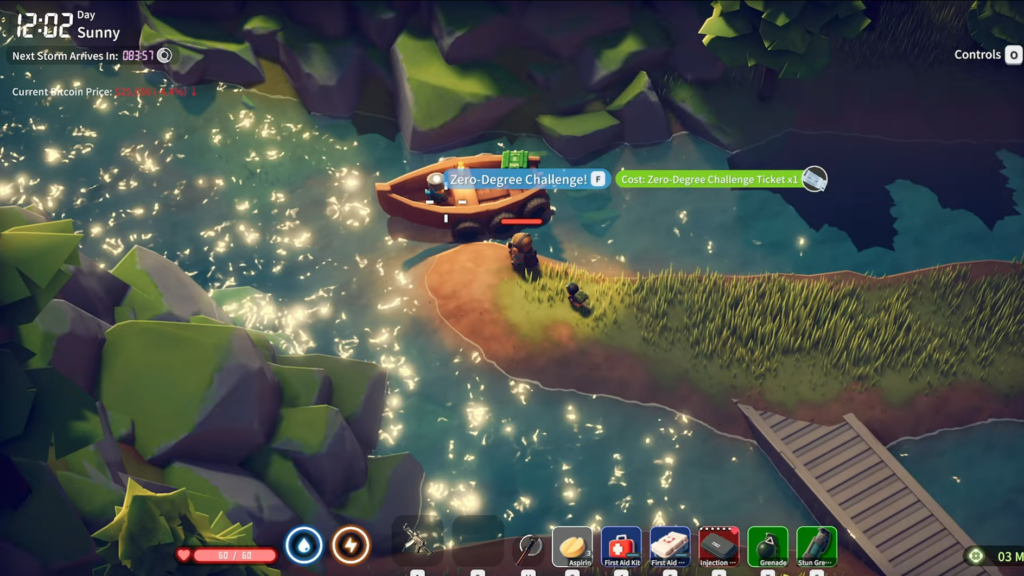Select the Stun Grenade slot

817,546
